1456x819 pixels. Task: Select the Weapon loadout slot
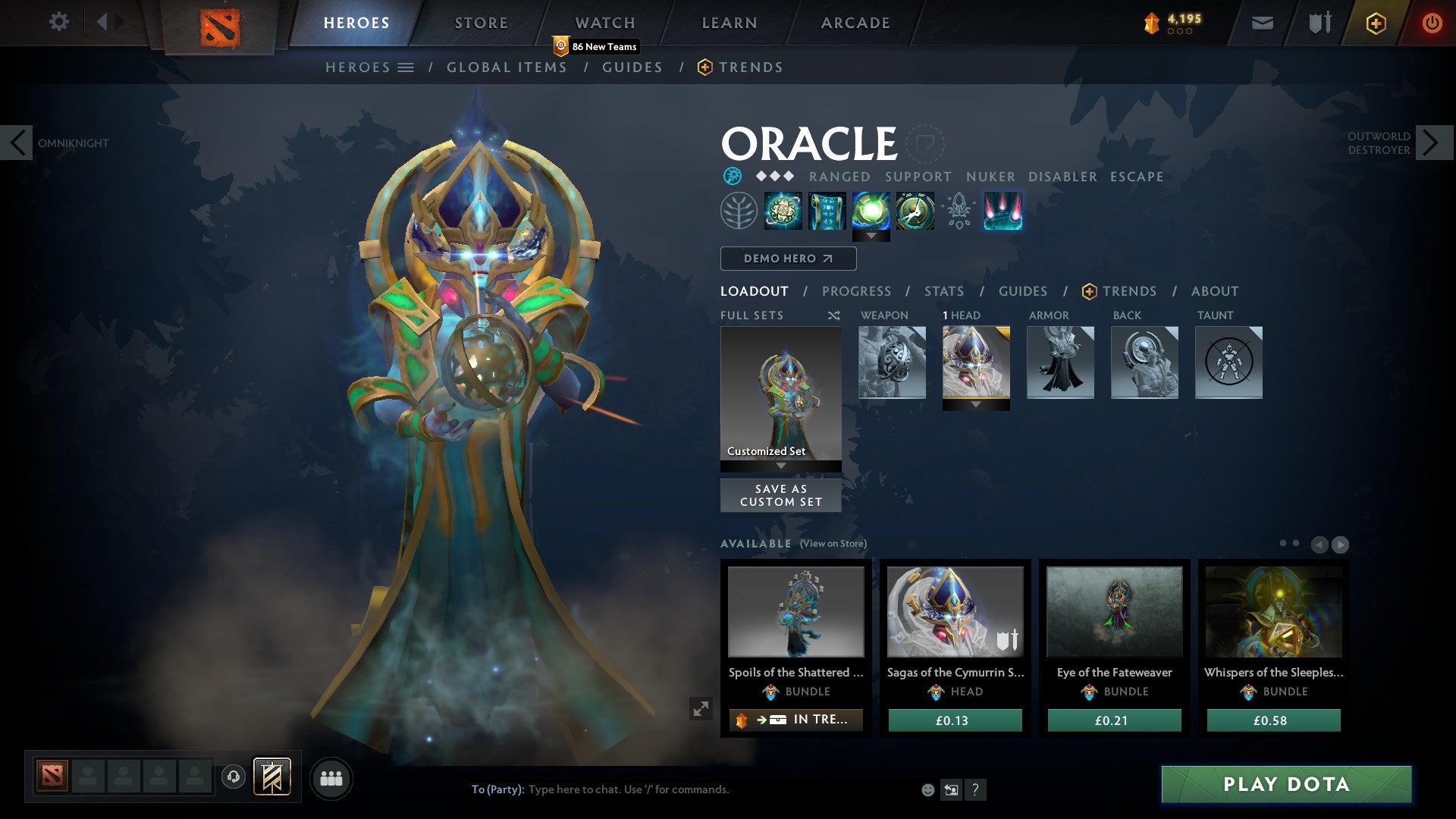coord(892,362)
